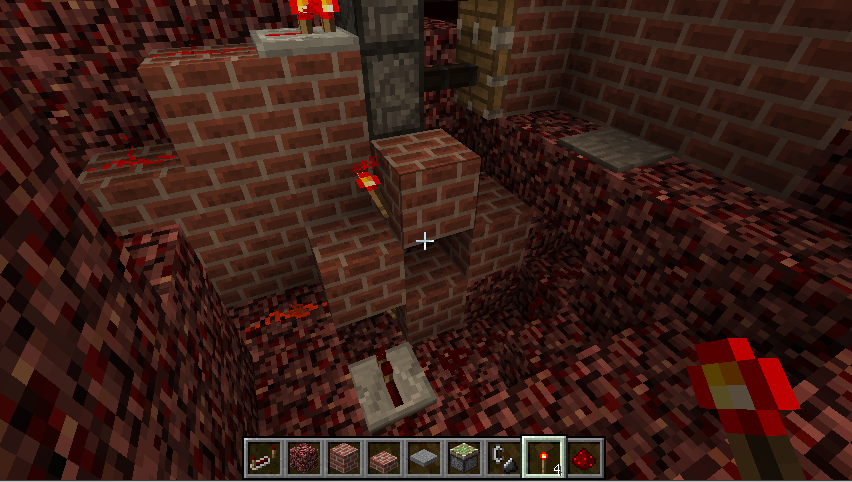852x482 pixels.
Task: Select the flint and steel slot
Action: click(504, 457)
